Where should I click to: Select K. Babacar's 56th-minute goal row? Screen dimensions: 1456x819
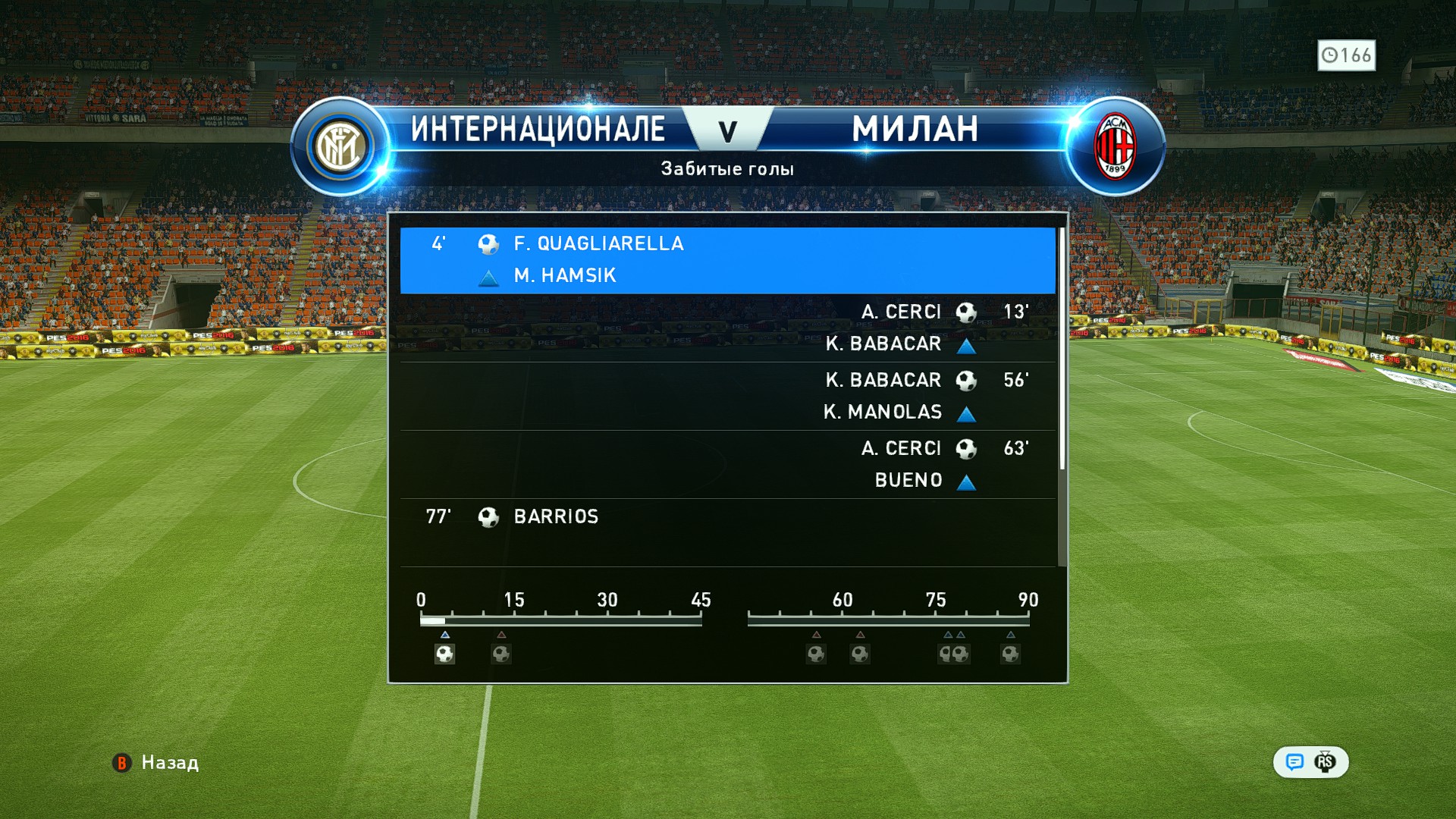[x=726, y=396]
